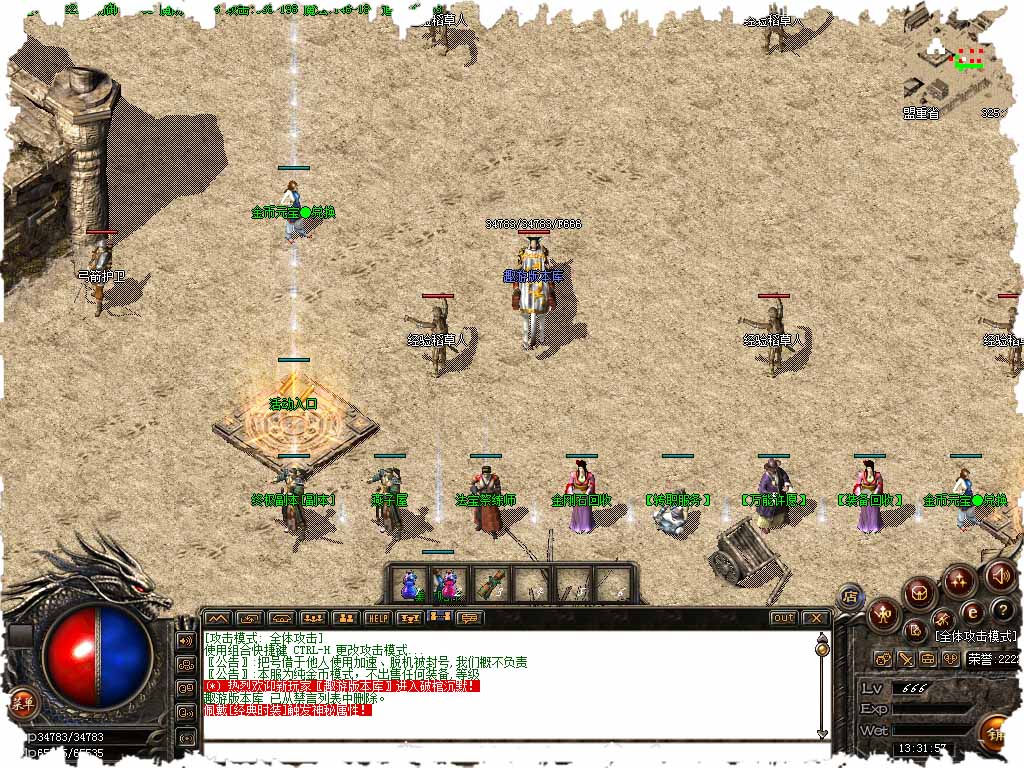Open the 菜单 (menu) round button
Viewport: 1024px width, 768px height.
[x=22, y=704]
